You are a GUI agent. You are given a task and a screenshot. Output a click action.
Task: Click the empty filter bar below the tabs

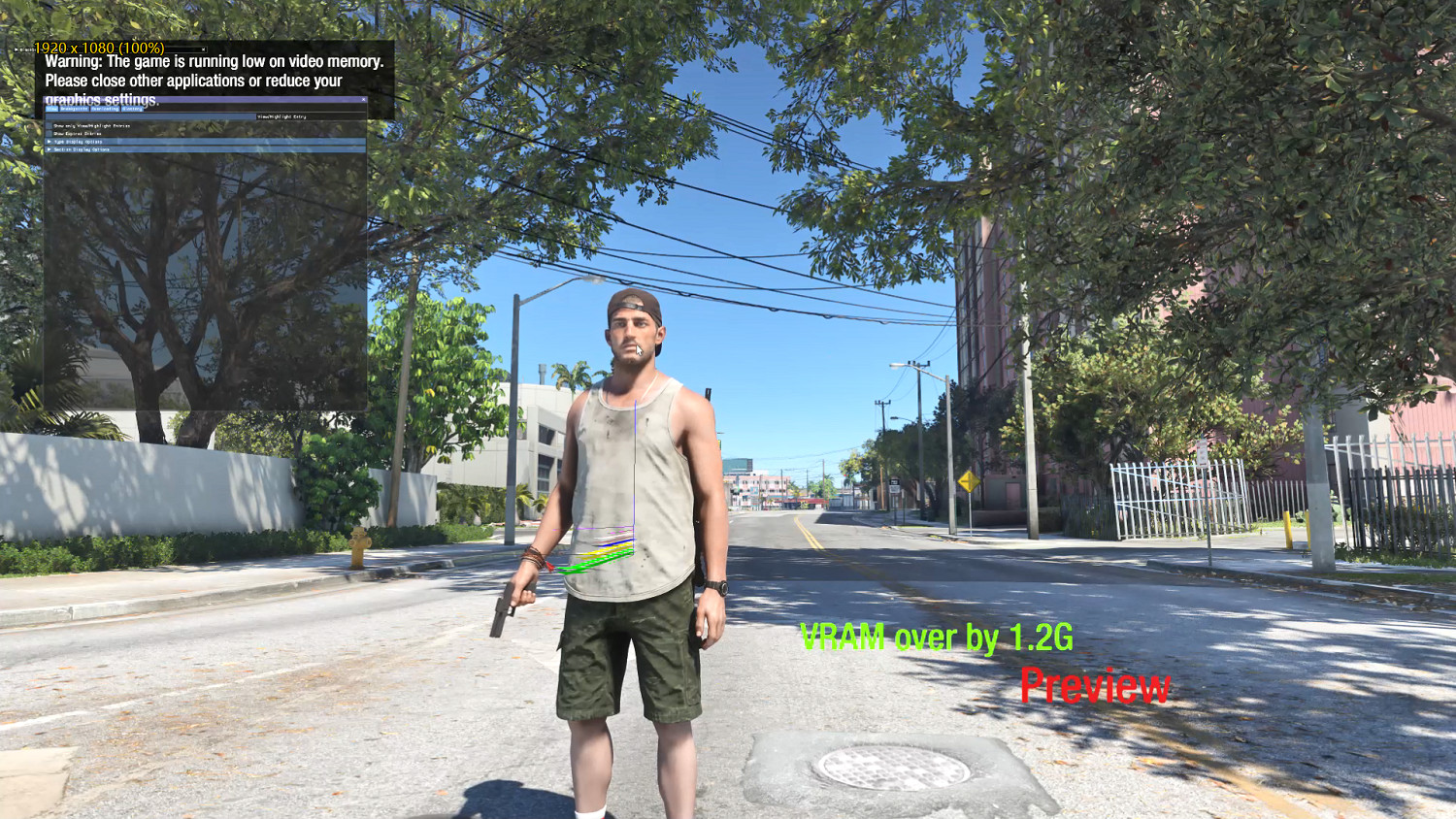coord(146,116)
